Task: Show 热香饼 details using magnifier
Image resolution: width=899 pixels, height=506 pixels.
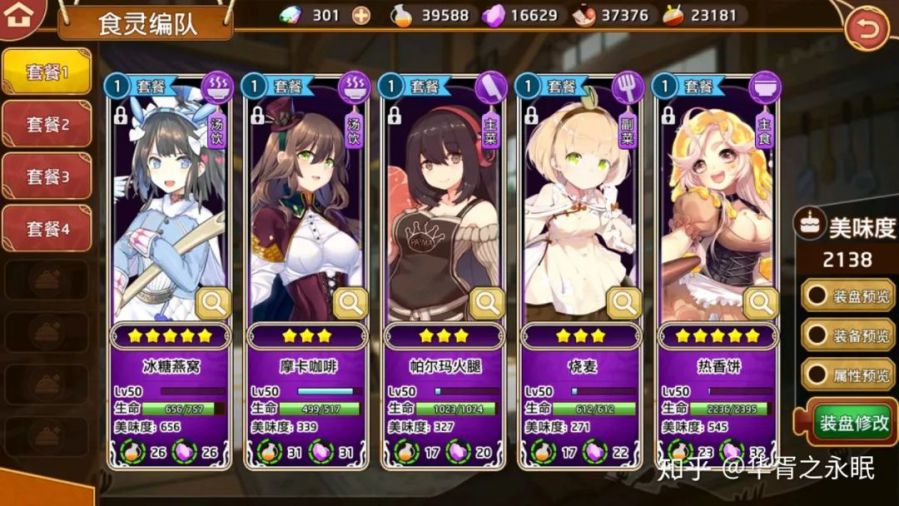Action: coord(760,302)
